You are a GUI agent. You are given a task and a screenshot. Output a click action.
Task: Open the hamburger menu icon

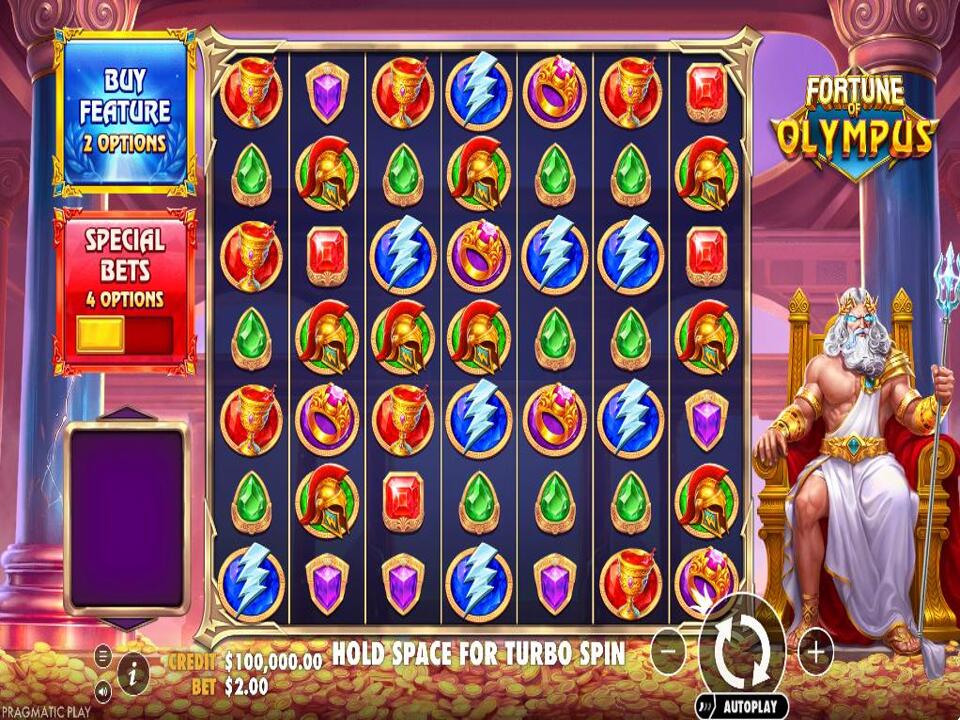pos(103,655)
